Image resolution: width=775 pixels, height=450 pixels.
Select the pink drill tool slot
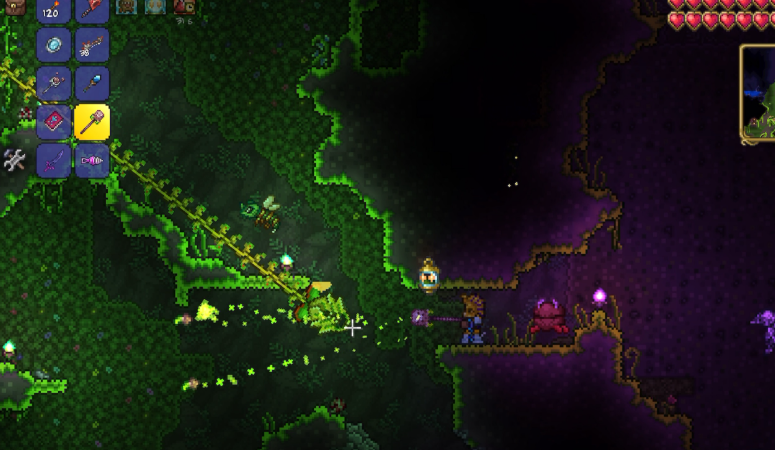91,160
